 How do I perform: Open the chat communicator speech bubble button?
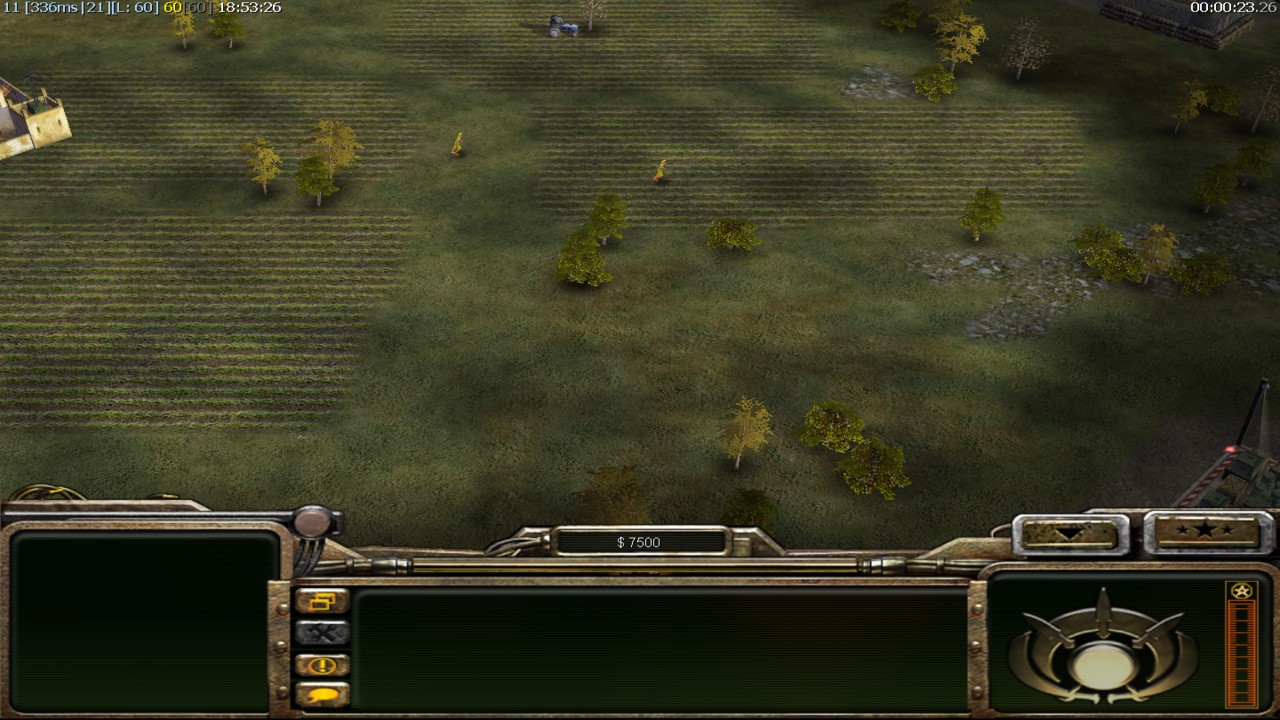pos(322,695)
